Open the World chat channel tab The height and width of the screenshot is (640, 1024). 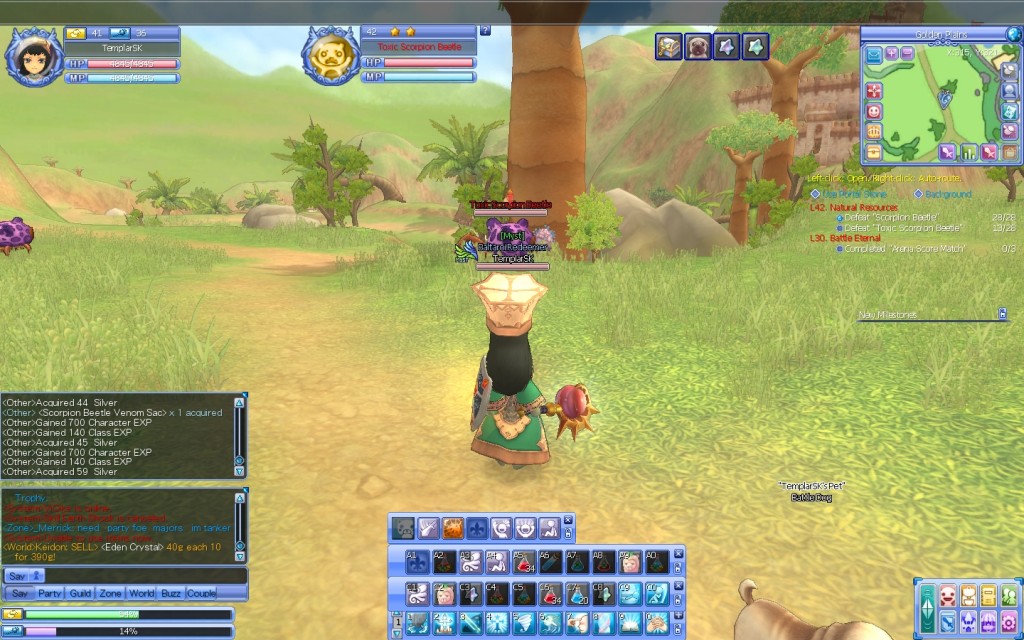141,593
